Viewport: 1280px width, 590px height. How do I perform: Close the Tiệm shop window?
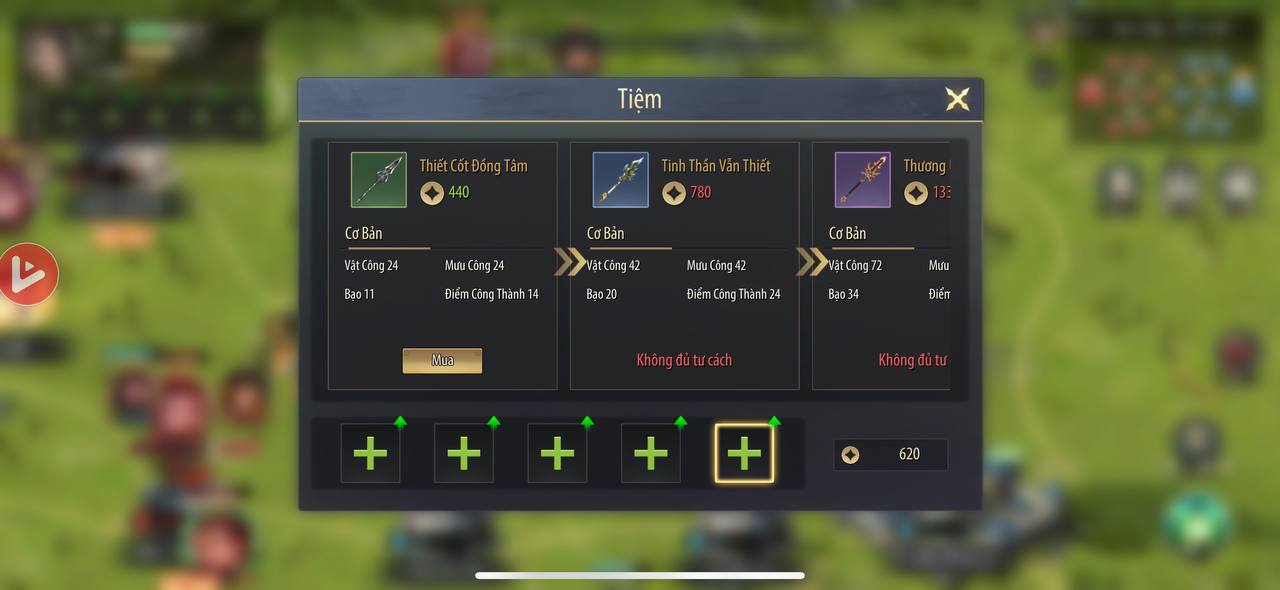957,99
